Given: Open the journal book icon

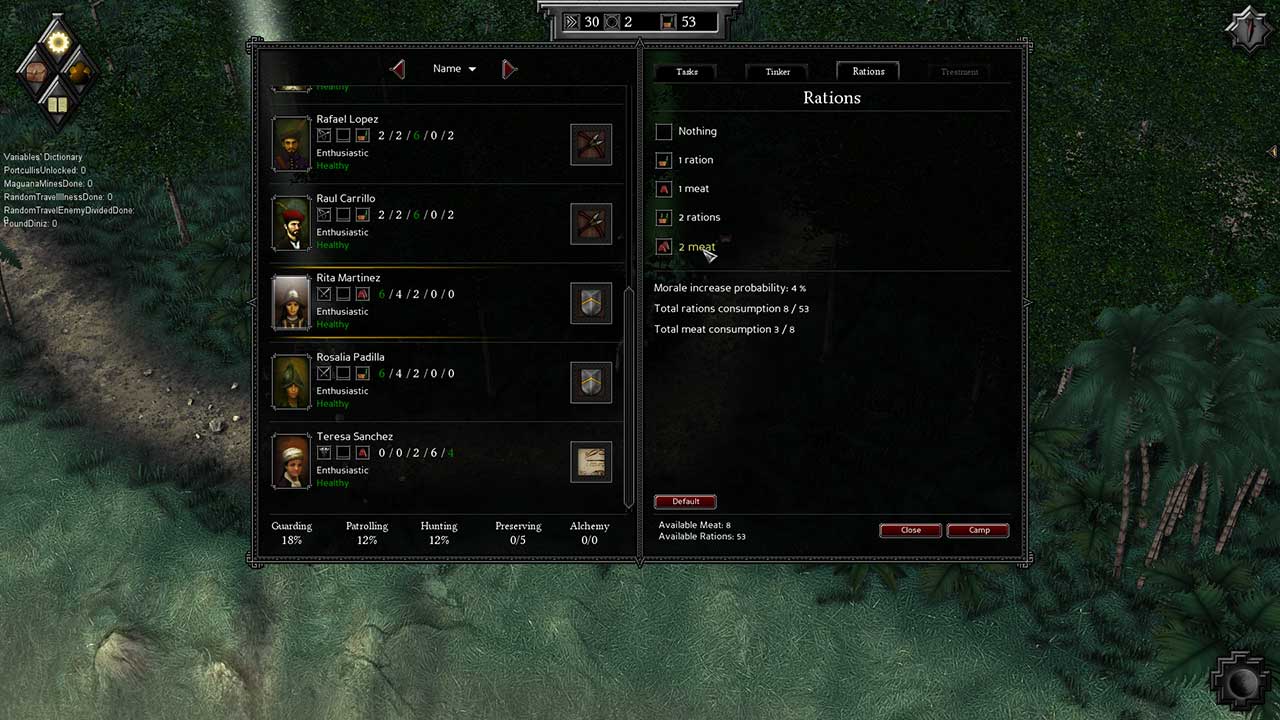Looking at the screenshot, I should click(57, 105).
